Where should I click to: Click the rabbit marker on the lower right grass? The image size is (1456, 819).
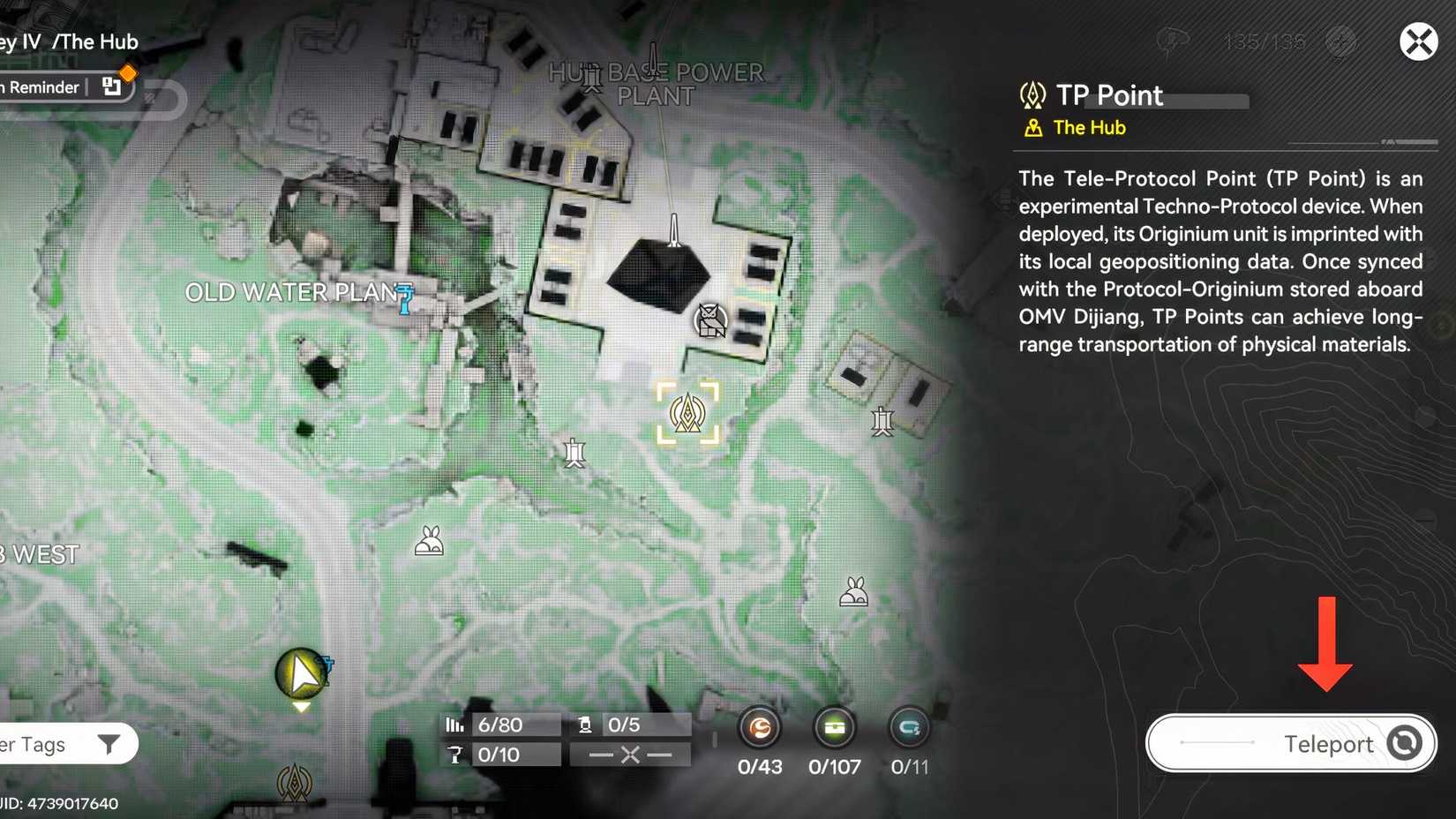coord(852,593)
